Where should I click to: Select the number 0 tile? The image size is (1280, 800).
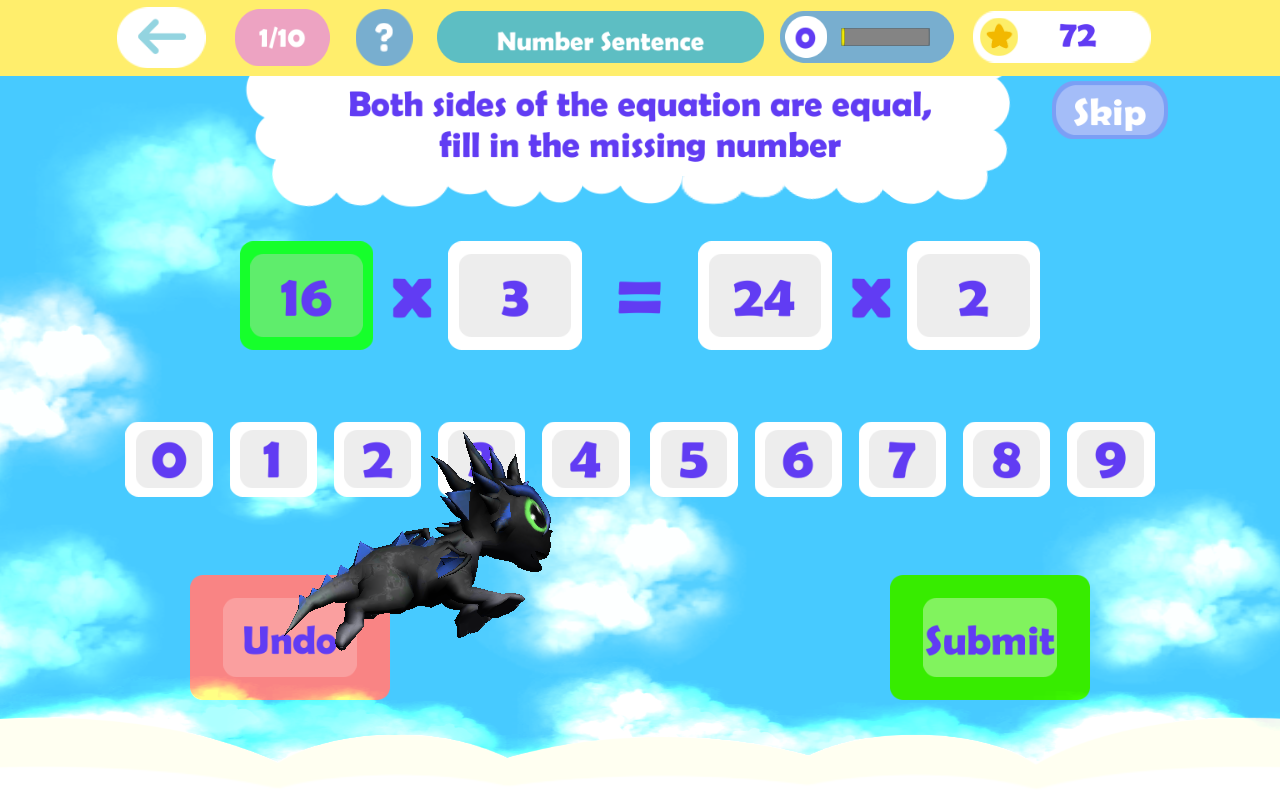168,460
